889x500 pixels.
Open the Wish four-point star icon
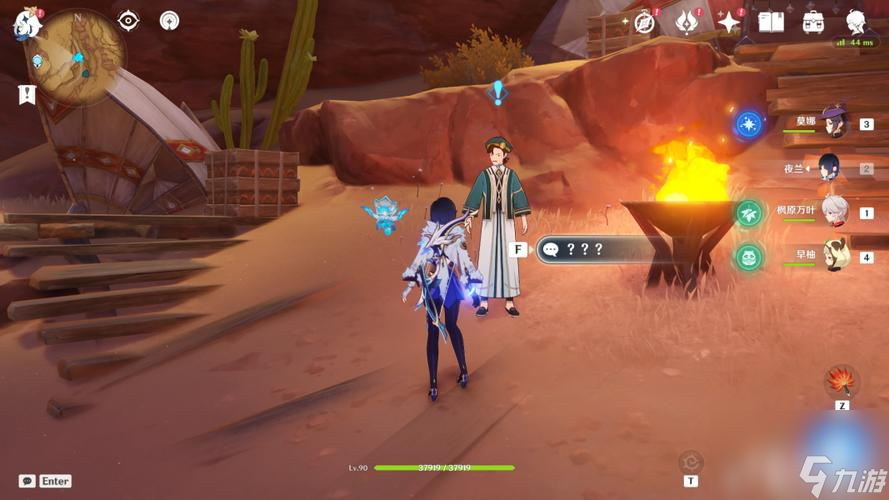coord(729,22)
